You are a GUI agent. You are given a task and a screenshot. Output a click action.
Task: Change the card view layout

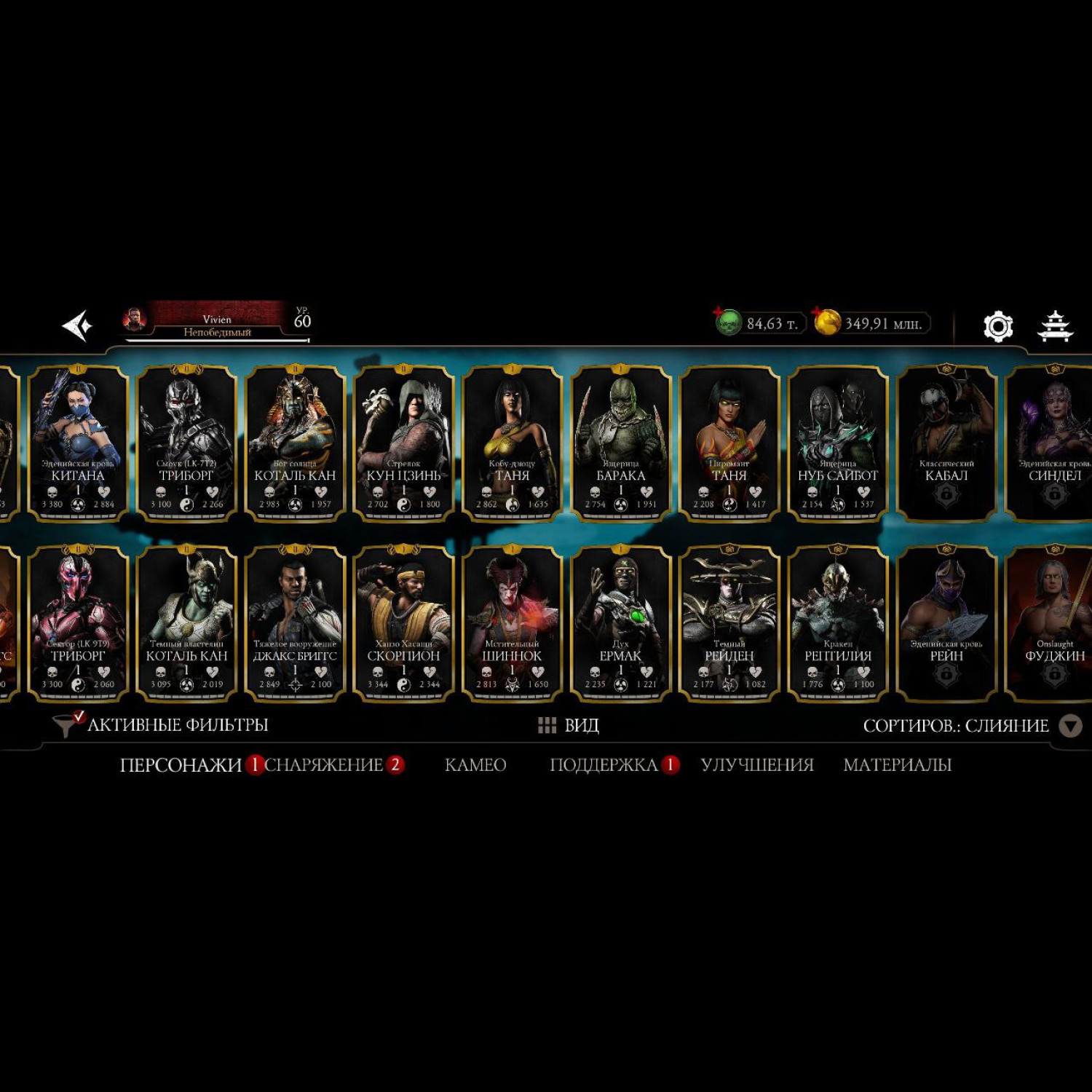pyautogui.click(x=569, y=725)
